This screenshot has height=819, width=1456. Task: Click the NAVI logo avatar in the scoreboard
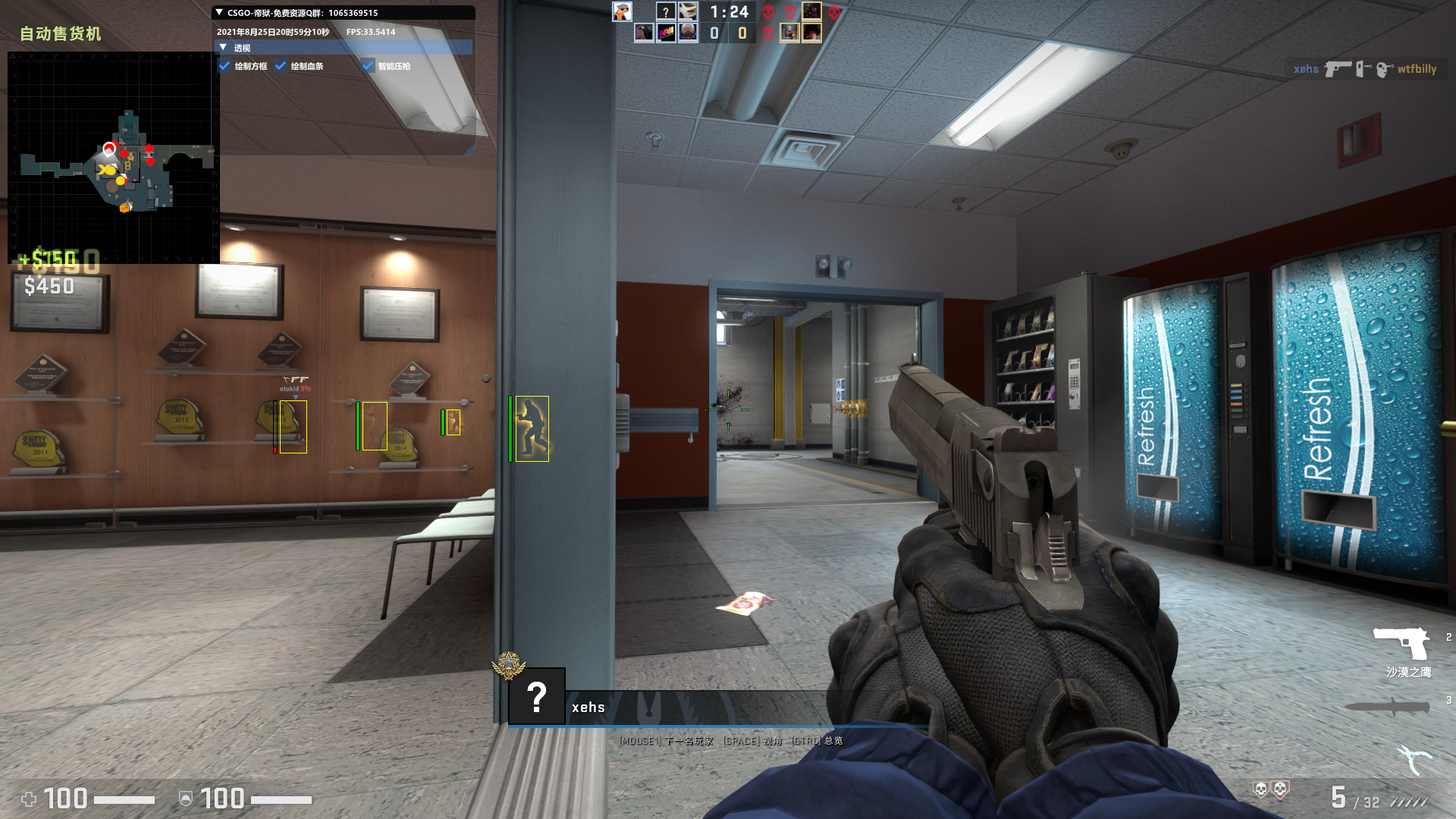tap(666, 32)
